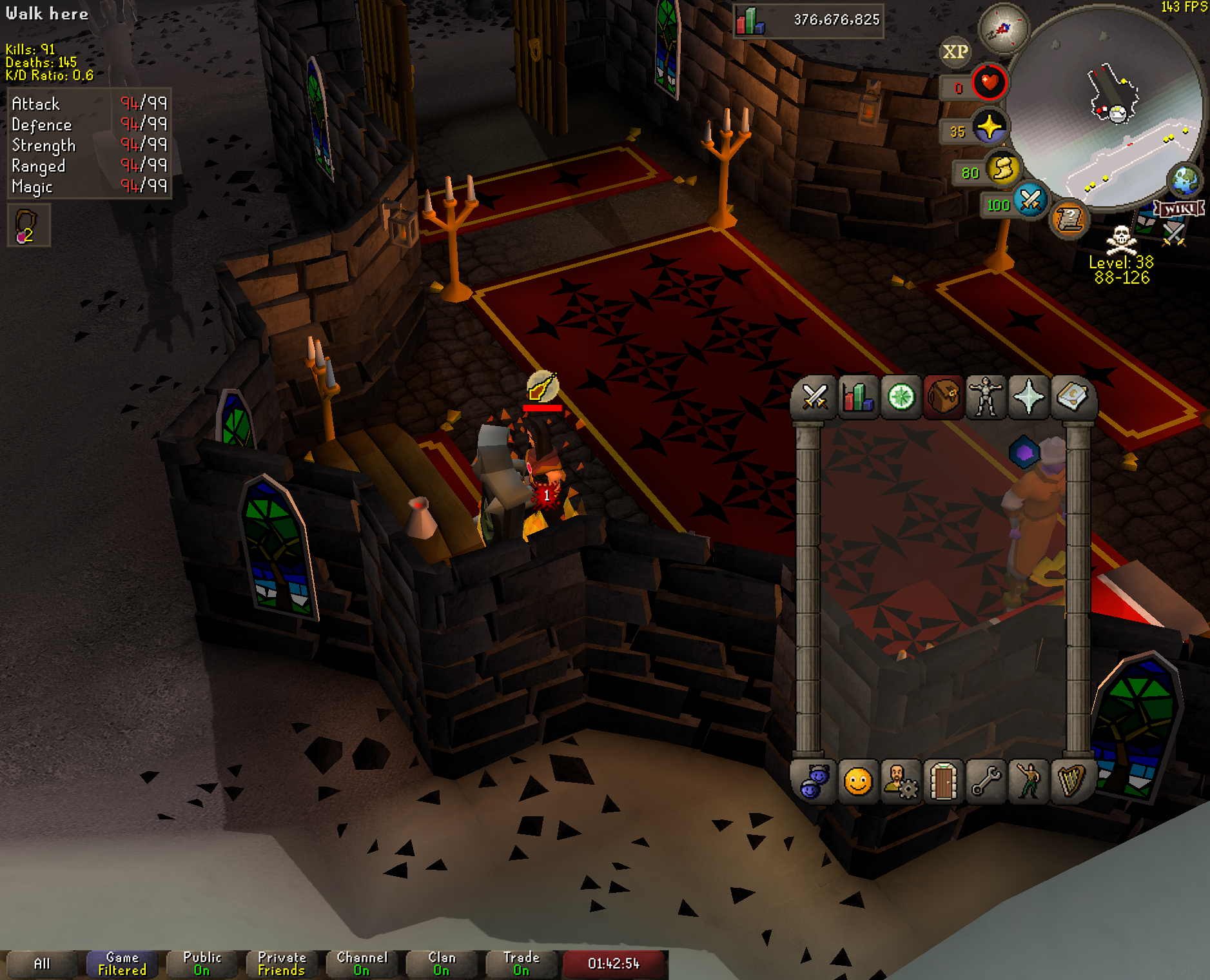Viewport: 1210px width, 980px height.
Task: Open the Quest List tab
Action: point(901,397)
